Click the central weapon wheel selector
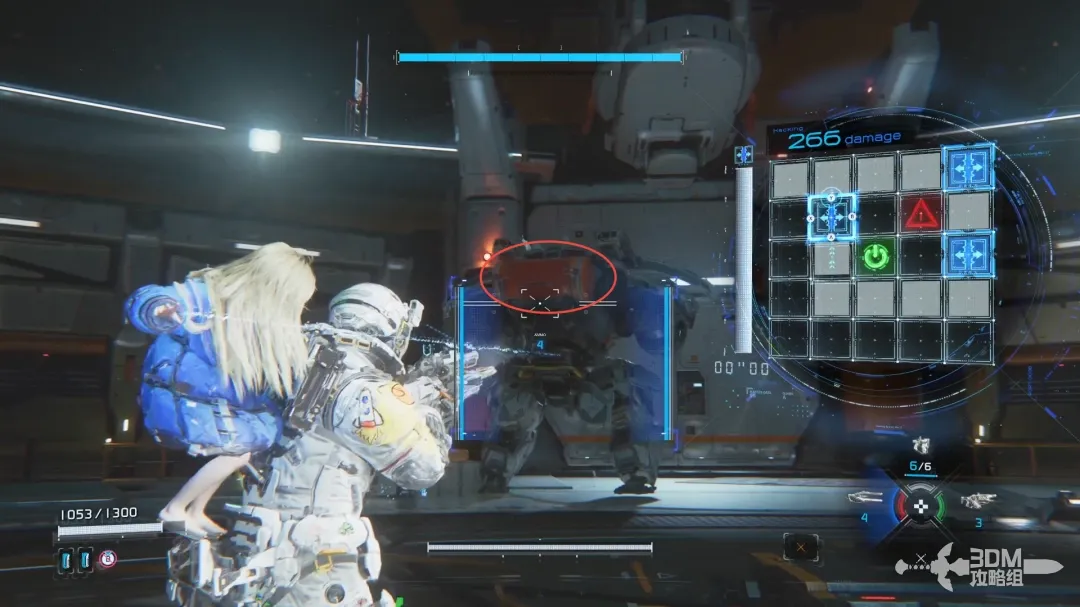Screen dimensions: 1080x607 pyautogui.click(x=921, y=505)
